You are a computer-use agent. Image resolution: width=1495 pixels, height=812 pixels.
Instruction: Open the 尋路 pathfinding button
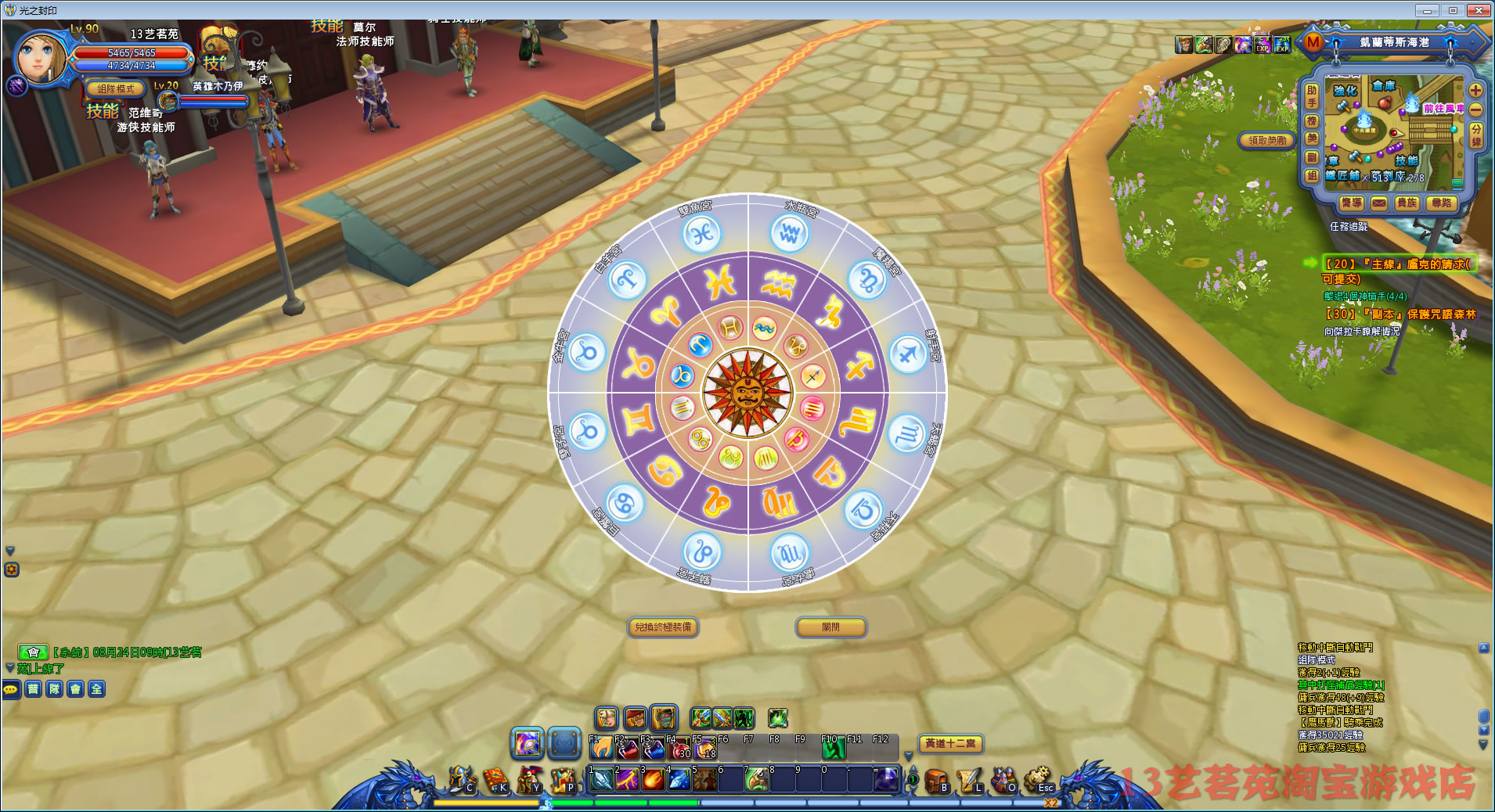click(1441, 203)
